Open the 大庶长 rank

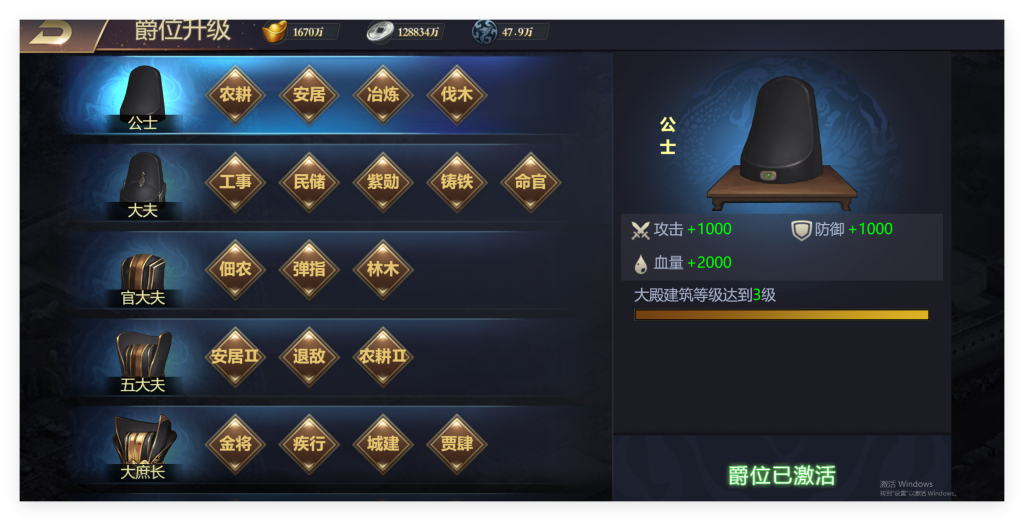pos(142,446)
